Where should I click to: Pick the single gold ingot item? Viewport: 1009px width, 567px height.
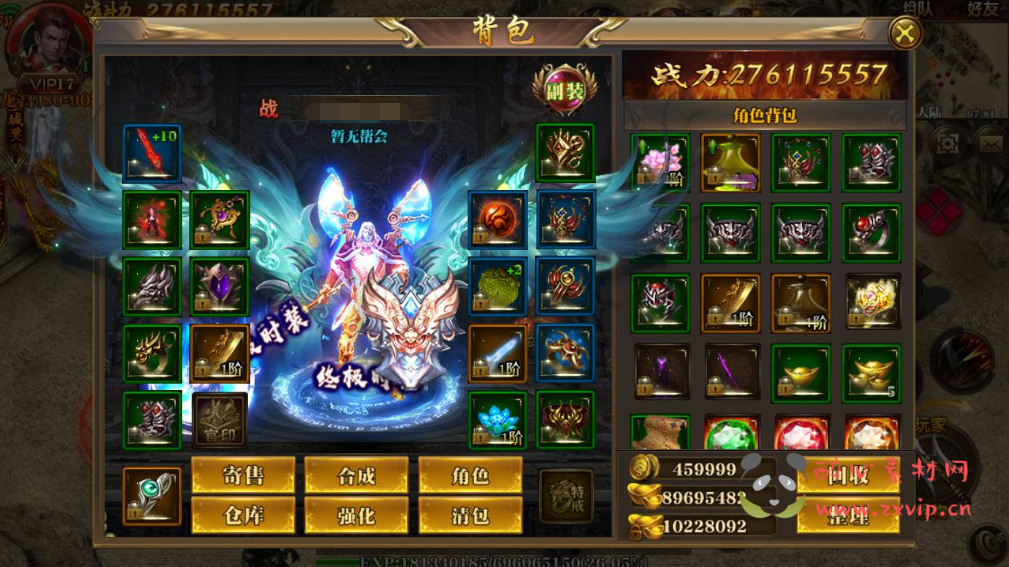[800, 372]
